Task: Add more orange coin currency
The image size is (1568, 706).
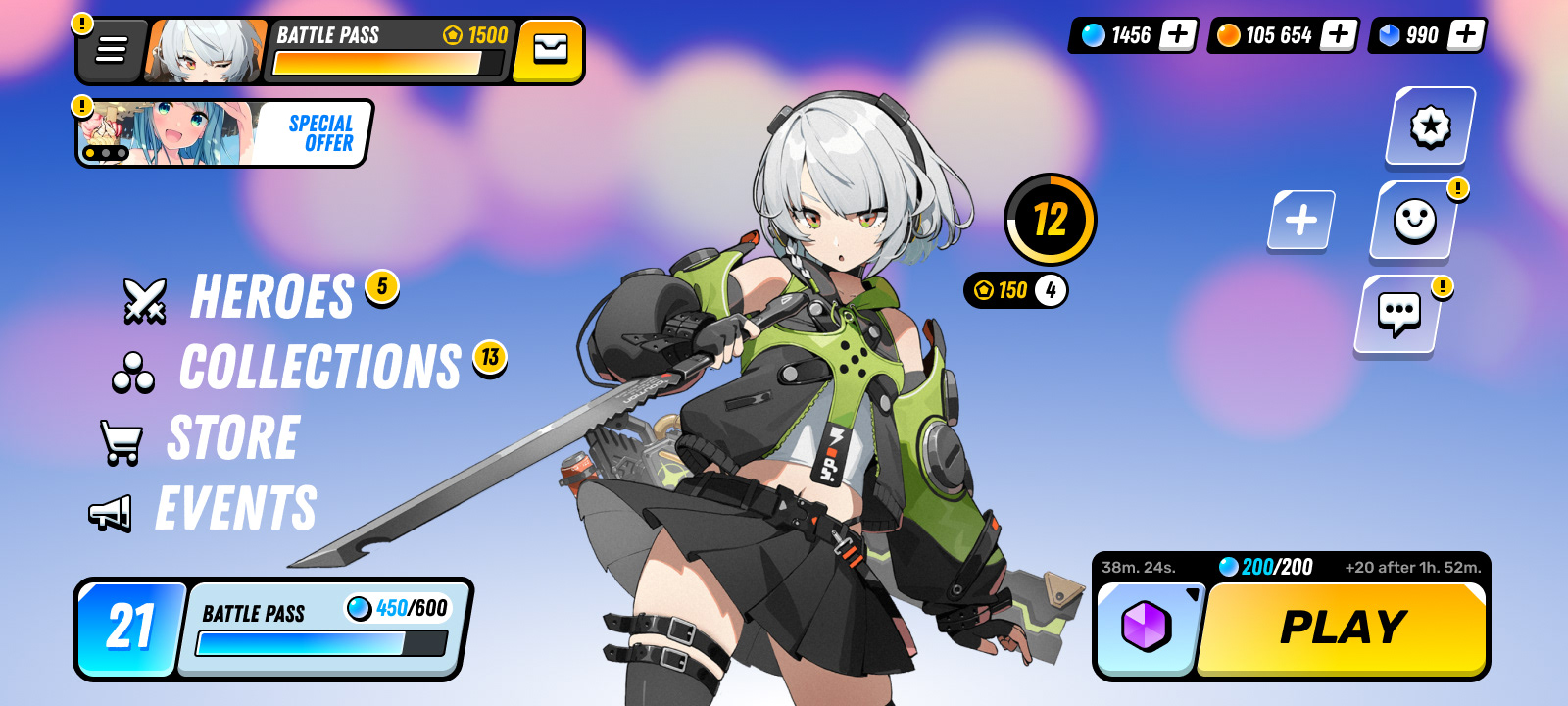Action: pyautogui.click(x=1339, y=35)
